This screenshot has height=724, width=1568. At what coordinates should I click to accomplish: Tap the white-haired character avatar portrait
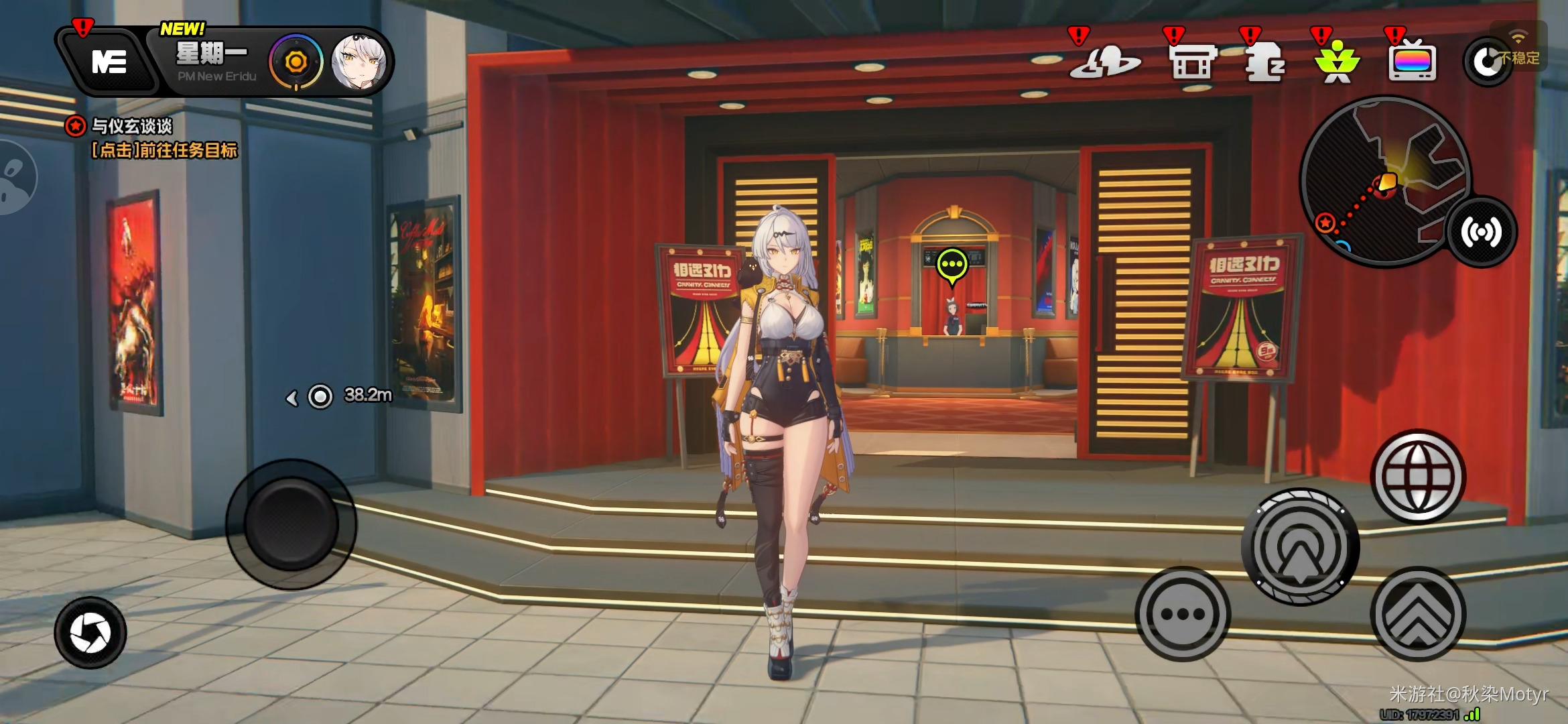(358, 62)
